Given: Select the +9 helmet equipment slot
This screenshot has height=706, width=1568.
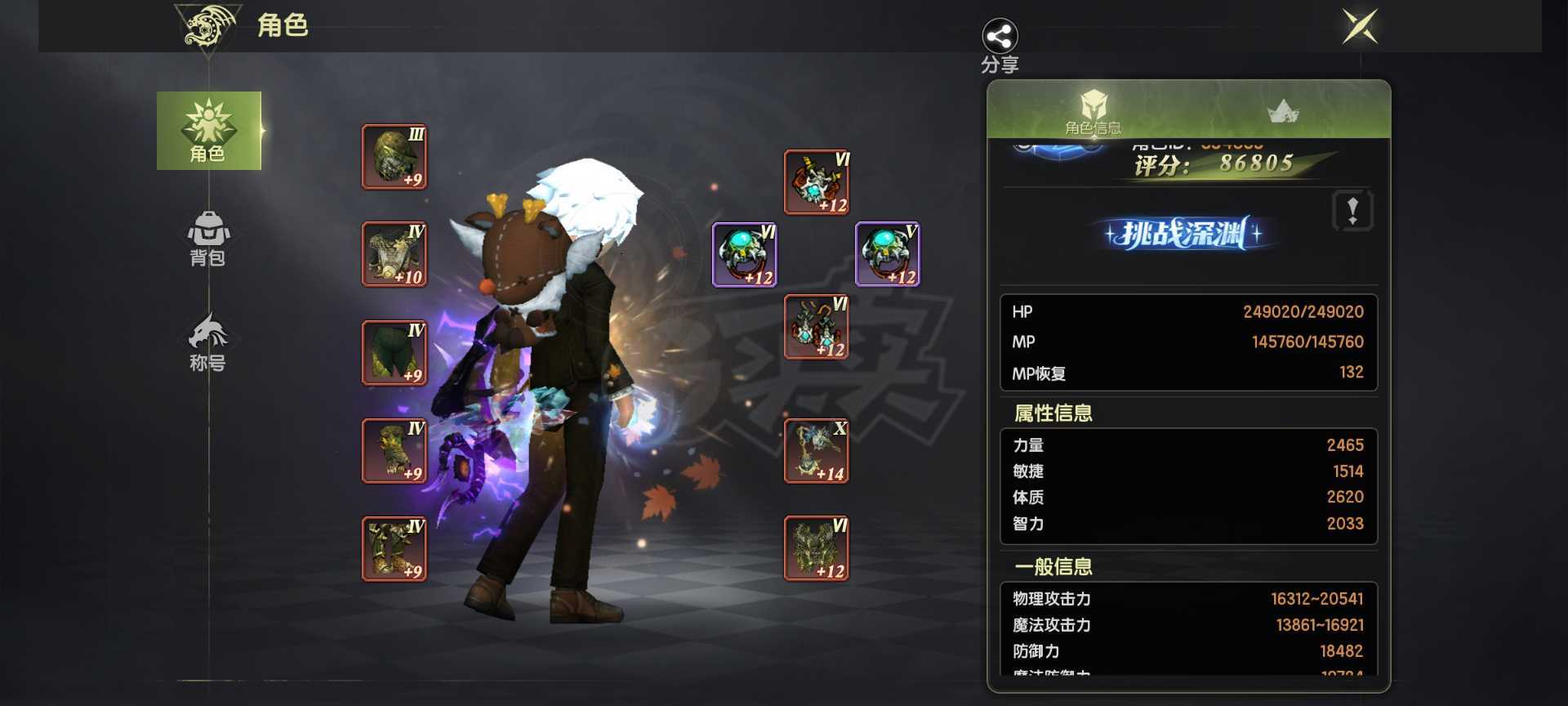Looking at the screenshot, I should 394,157.
